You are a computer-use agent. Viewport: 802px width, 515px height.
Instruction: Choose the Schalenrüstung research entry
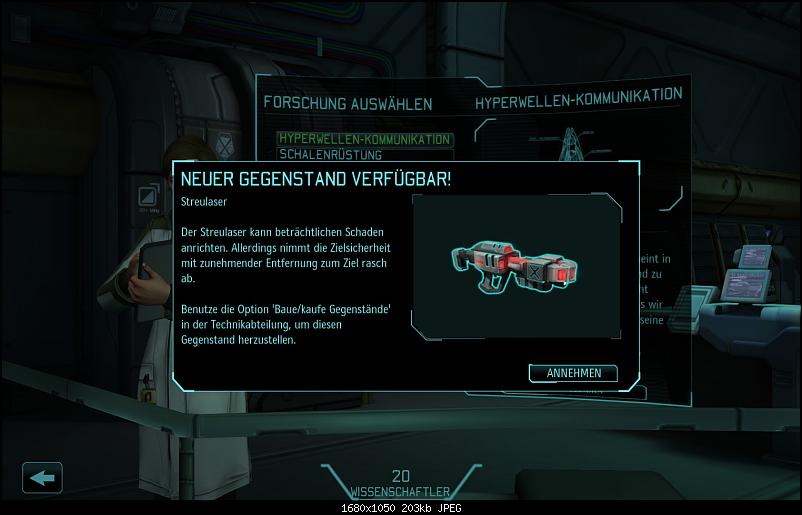330,154
